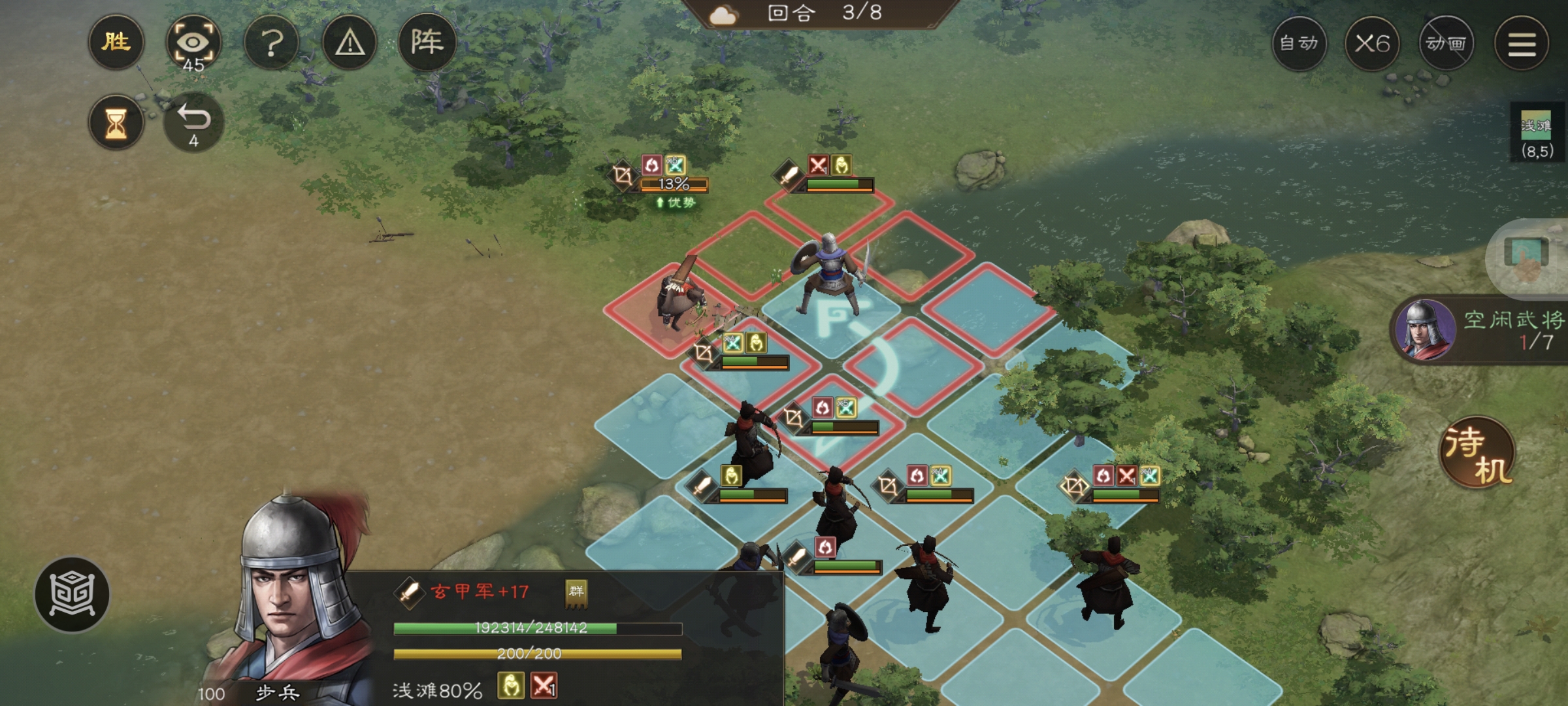Click the hourglass turn timer icon
The image size is (1568, 706).
pos(116,121)
